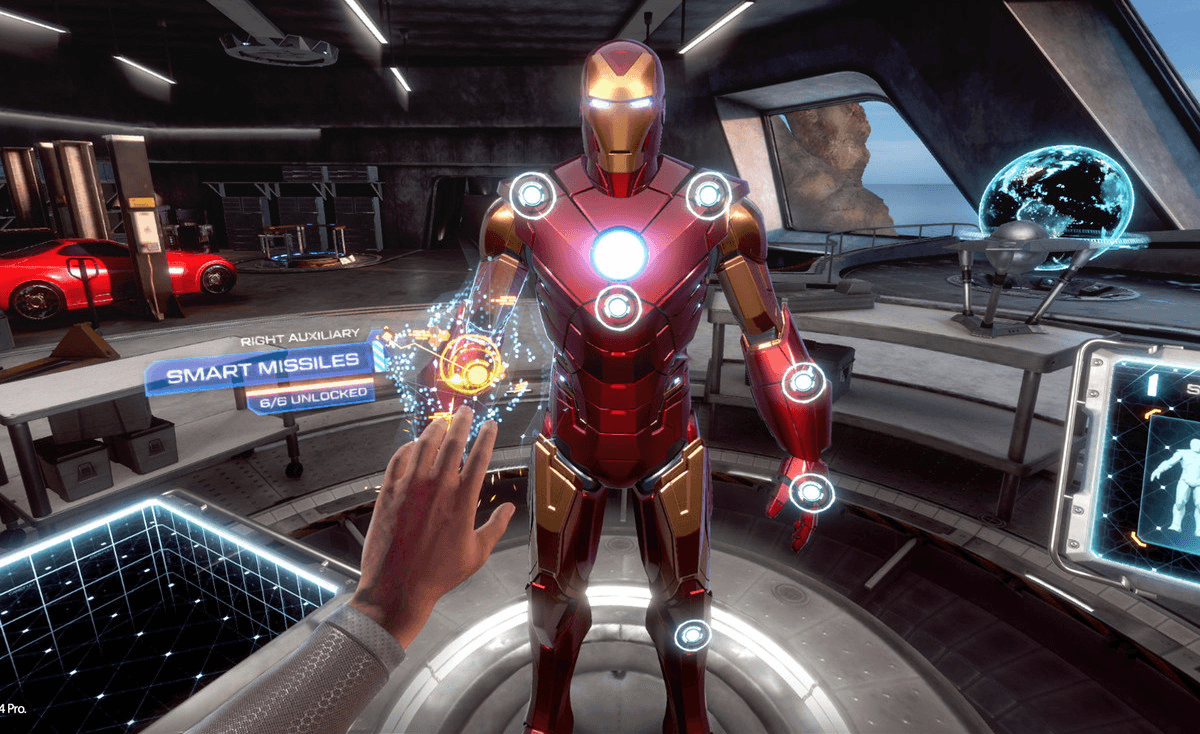Choose the shoulder node on the non-holographic arm
Image resolution: width=1200 pixels, height=734 pixels.
pyautogui.click(x=708, y=194)
